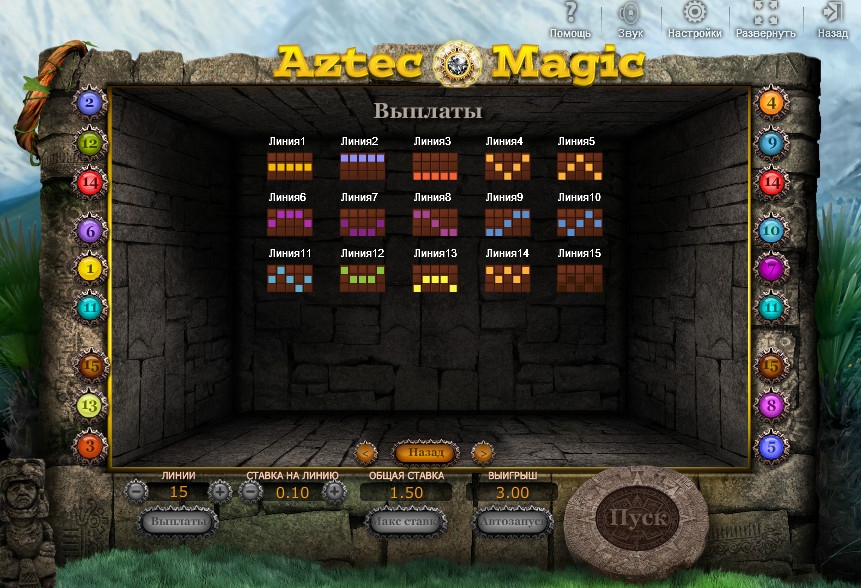Viewport: 861px width, 588px height.
Task: Show the next paytable page arrow
Action: [x=482, y=453]
